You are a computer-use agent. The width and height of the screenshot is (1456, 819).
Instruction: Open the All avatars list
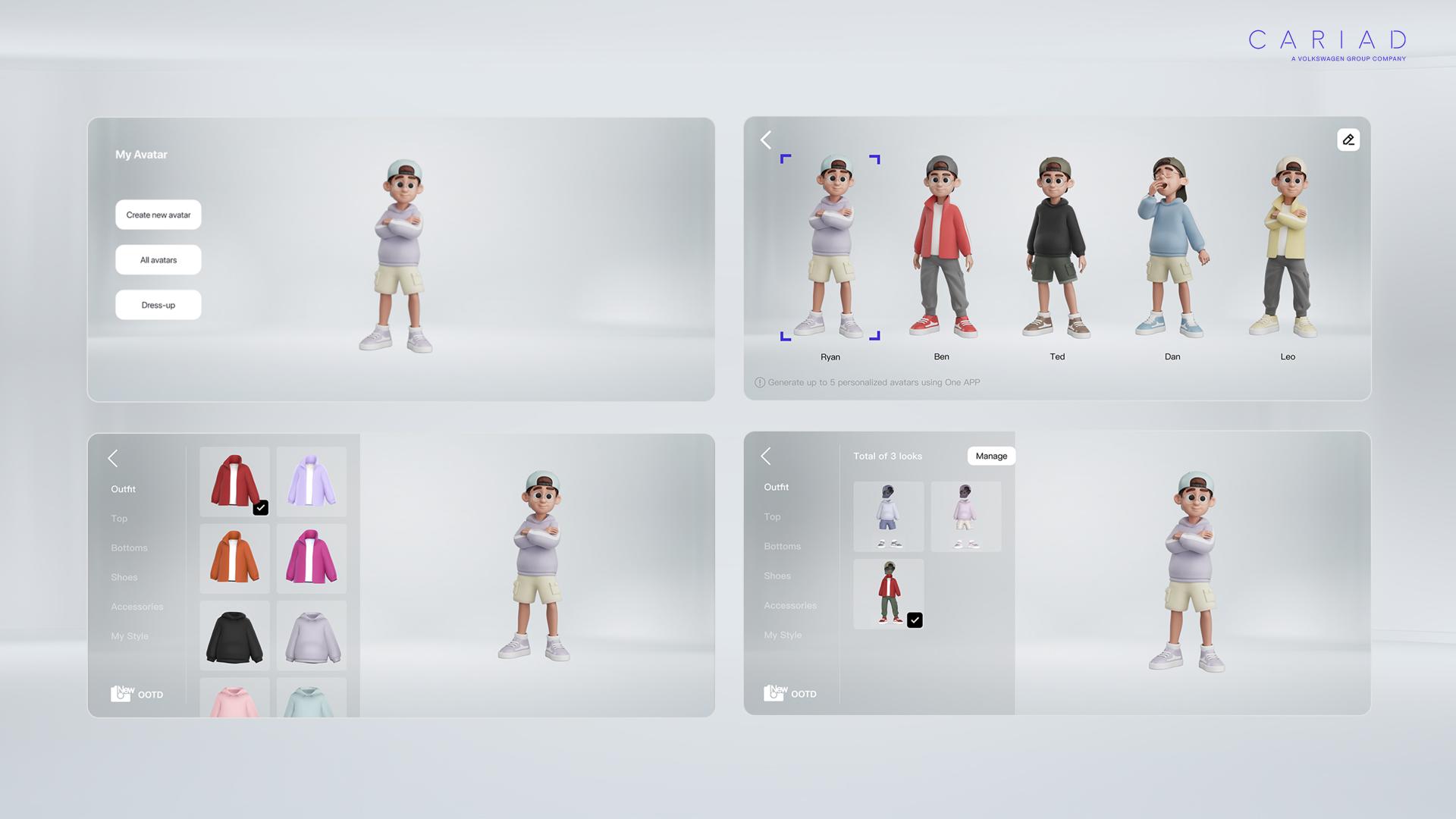coord(158,260)
